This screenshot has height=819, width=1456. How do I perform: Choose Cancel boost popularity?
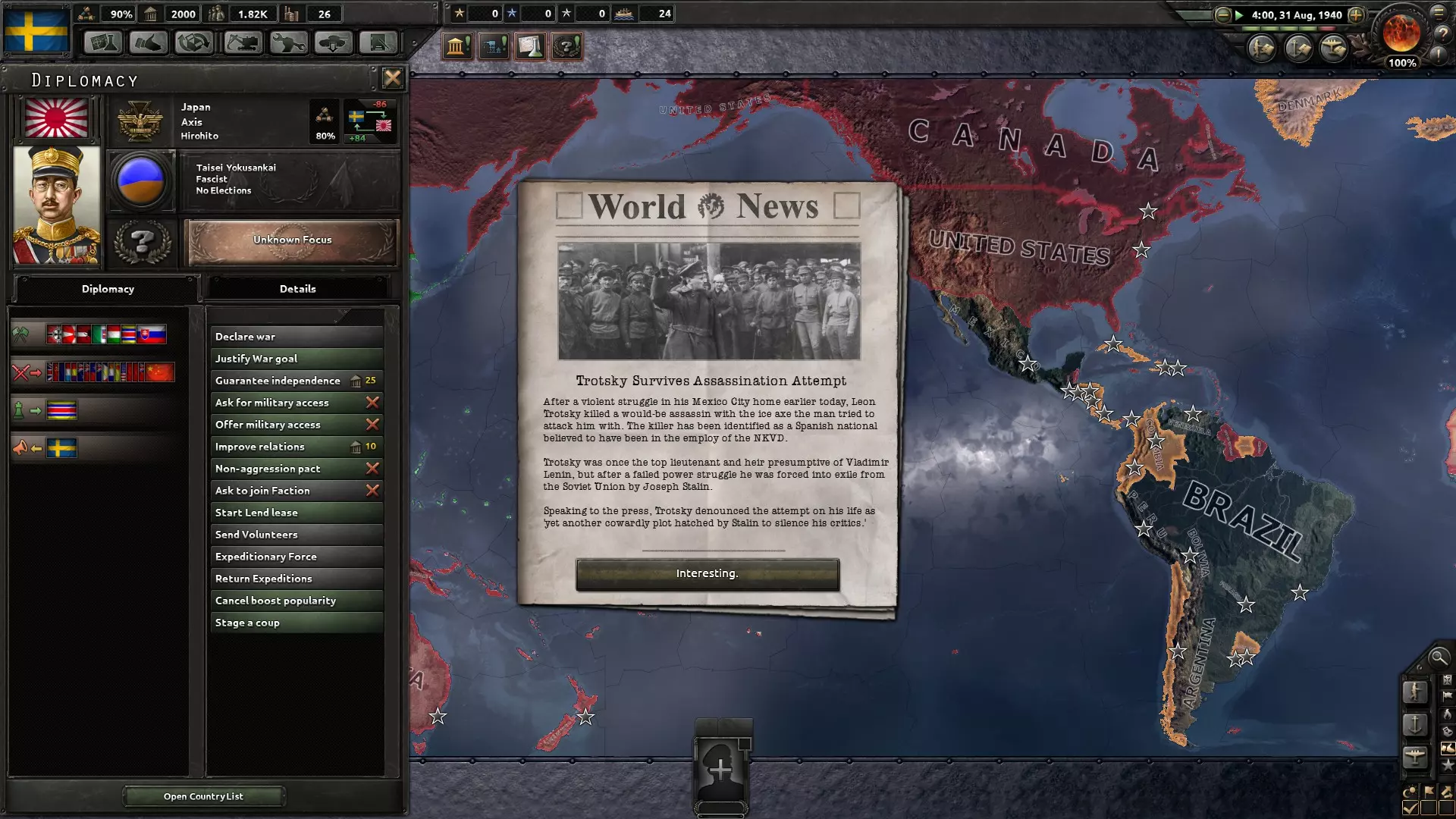coord(296,601)
